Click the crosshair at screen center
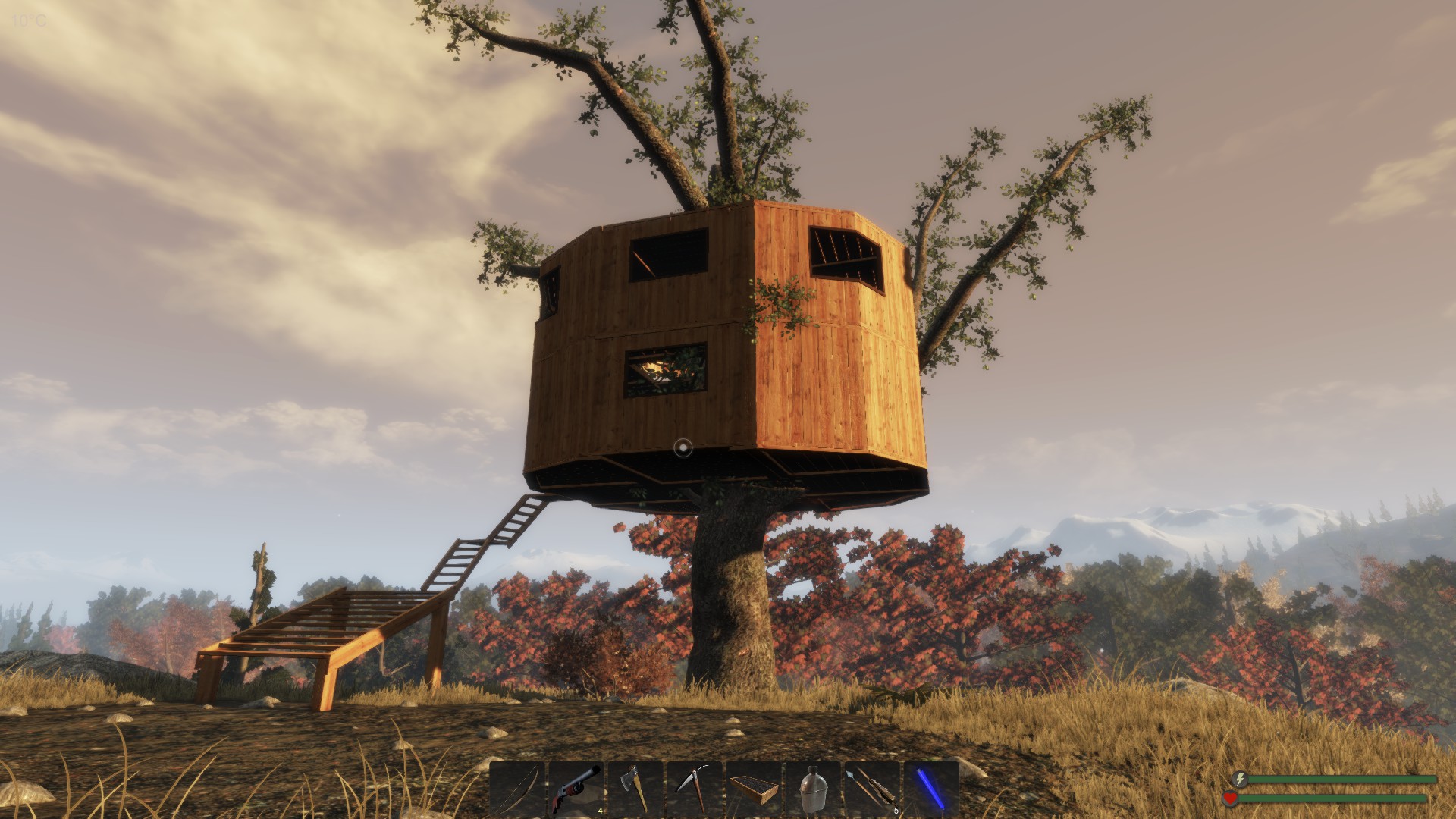The width and height of the screenshot is (1456, 819). click(x=684, y=447)
